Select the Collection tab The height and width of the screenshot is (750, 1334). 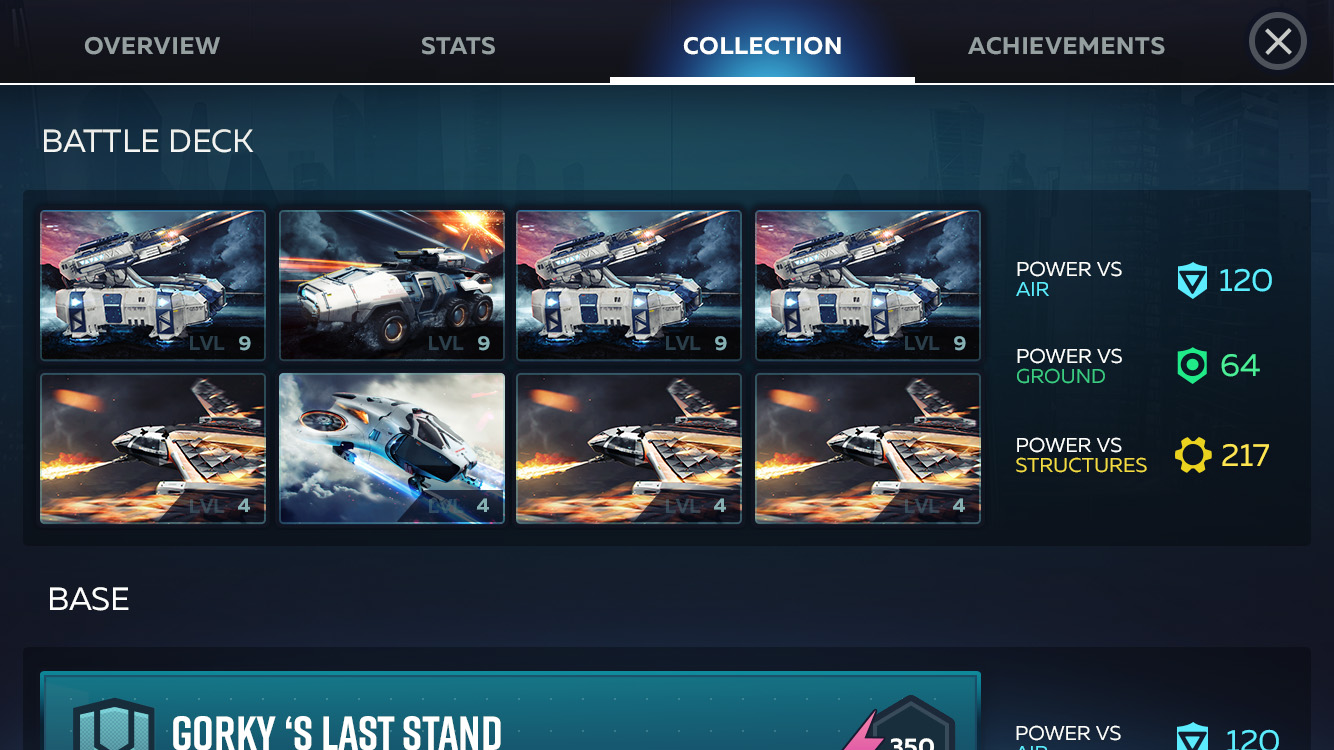762,46
